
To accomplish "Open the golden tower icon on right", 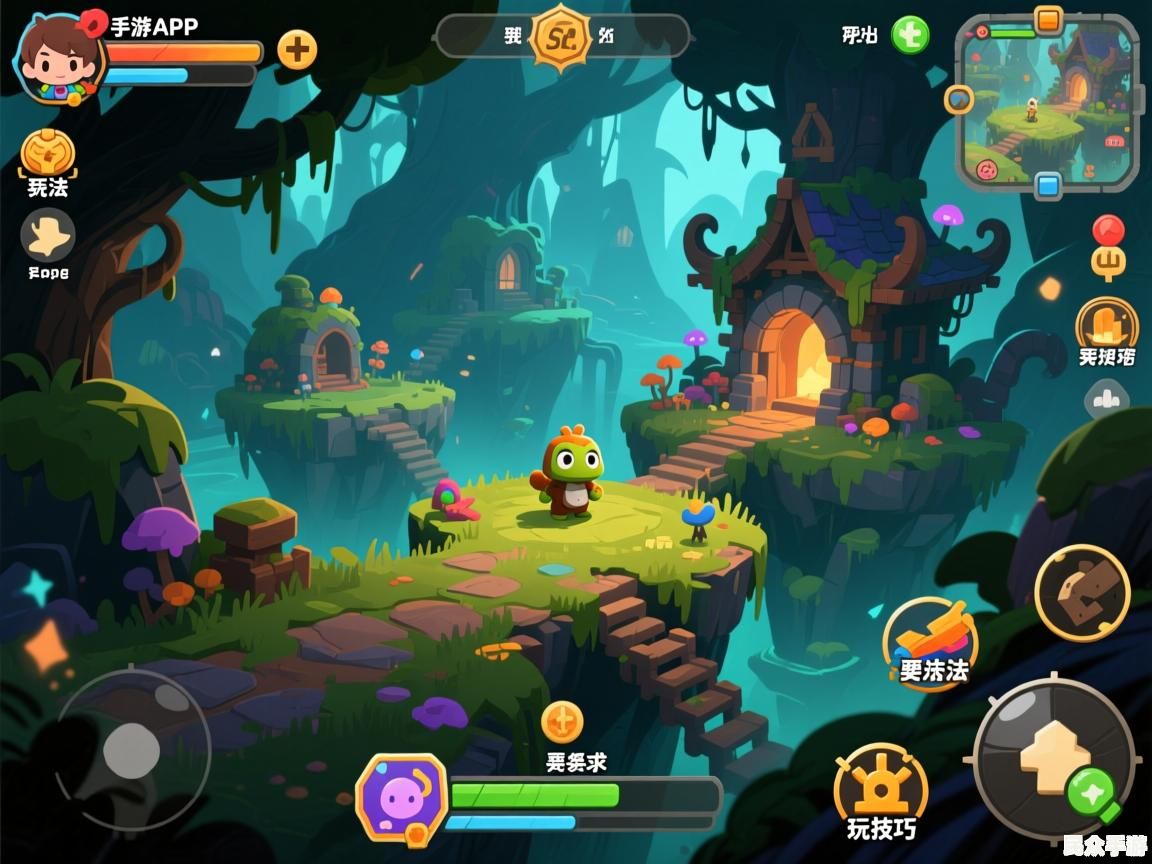I will click(1107, 324).
